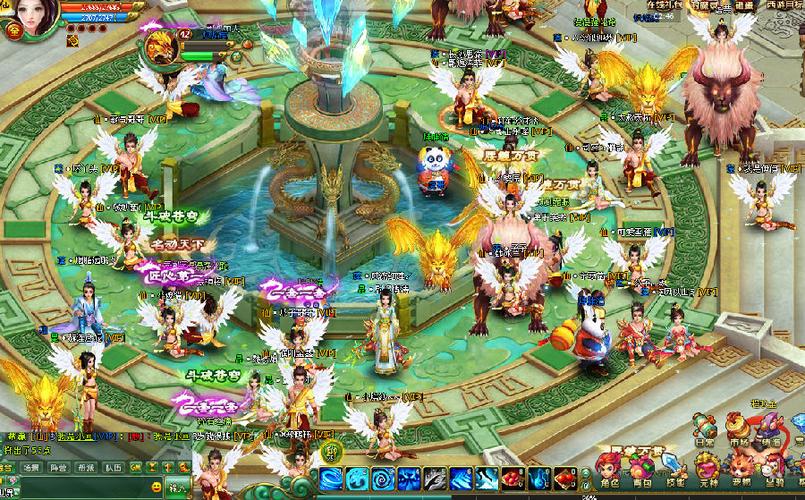Screen dimensions: 805x500
Task: Switch chat to the 队伍 team channel
Action: [113, 467]
